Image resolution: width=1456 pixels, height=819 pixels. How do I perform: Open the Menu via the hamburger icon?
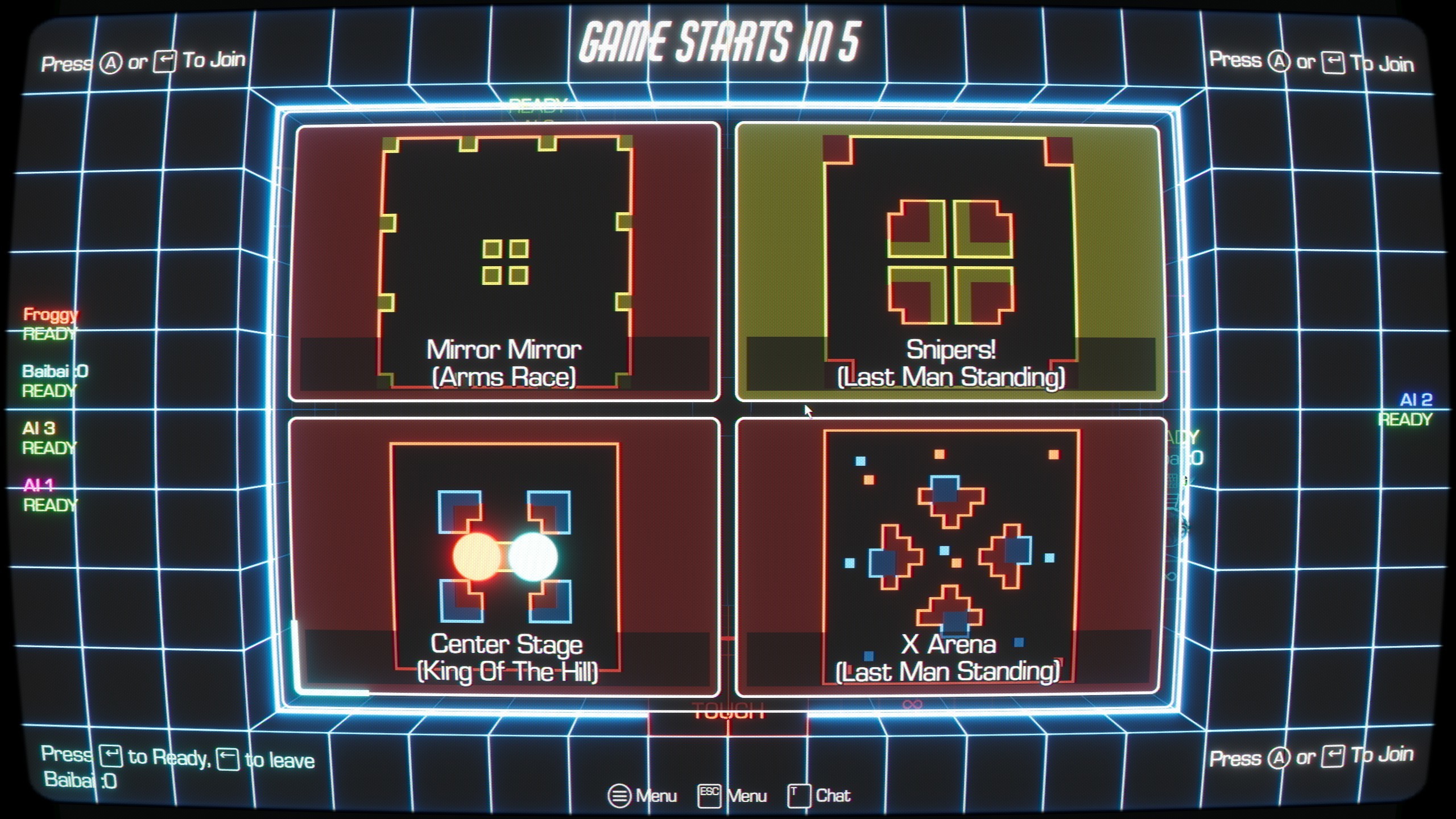click(619, 796)
